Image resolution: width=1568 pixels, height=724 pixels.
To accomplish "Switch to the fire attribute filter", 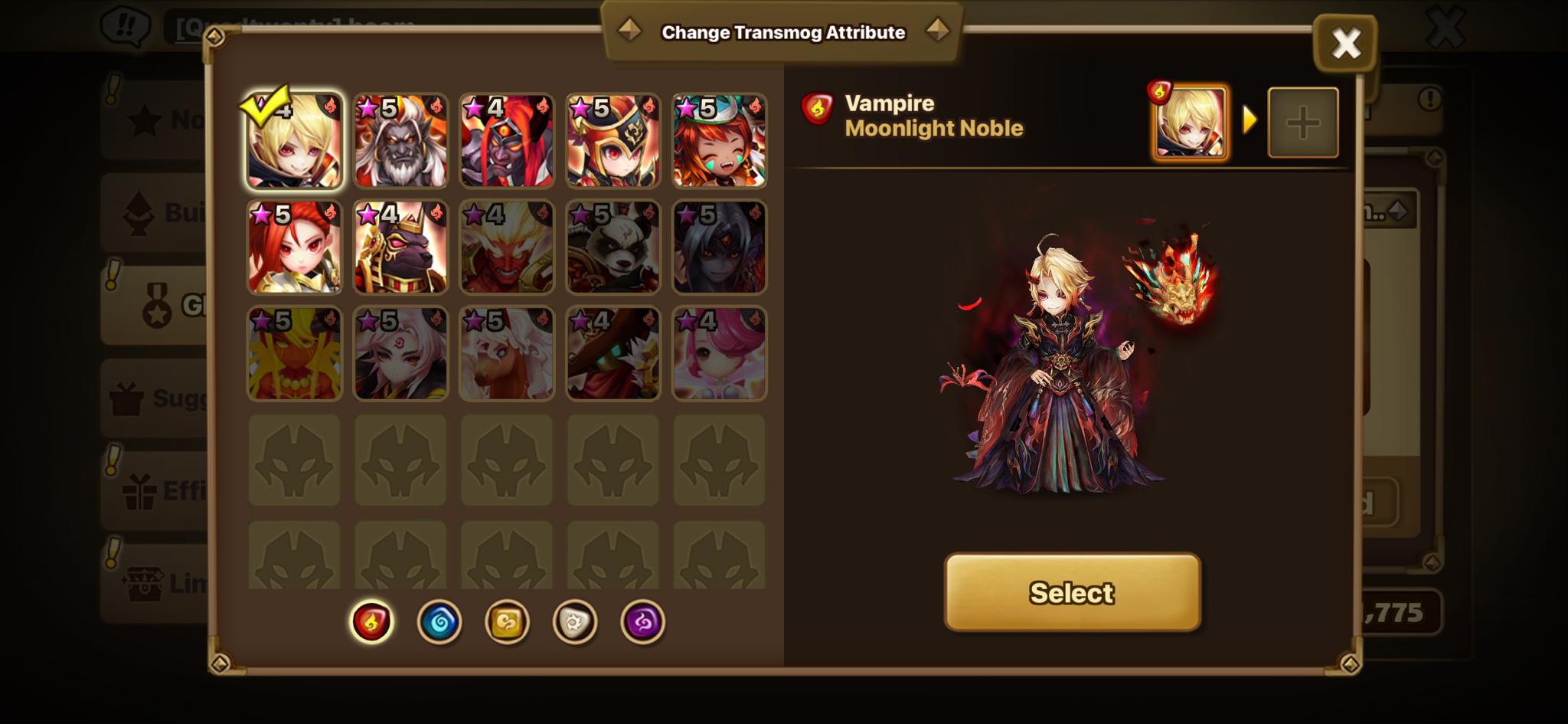I will pyautogui.click(x=371, y=621).
